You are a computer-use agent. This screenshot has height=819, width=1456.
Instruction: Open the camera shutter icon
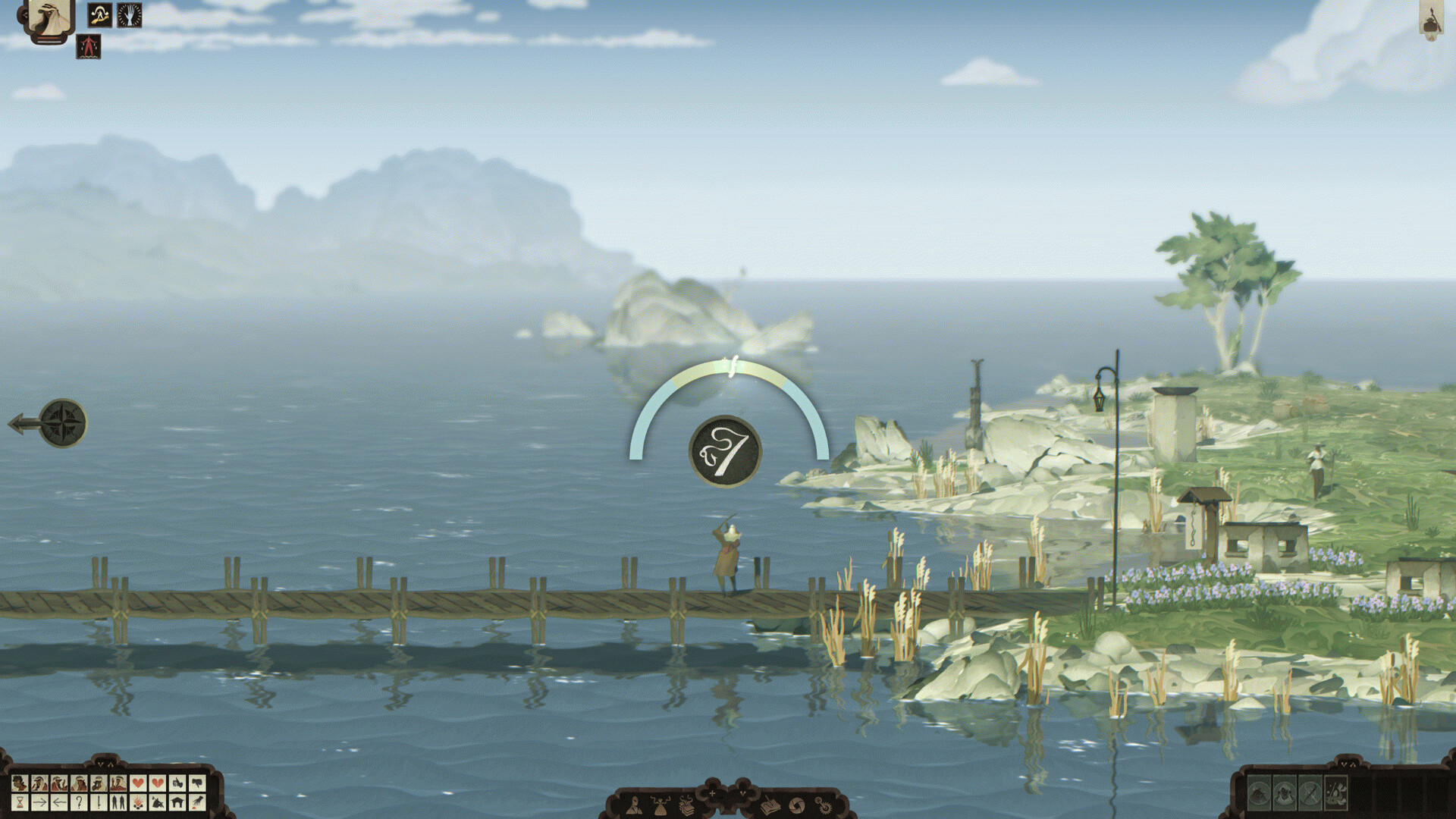coord(796,805)
